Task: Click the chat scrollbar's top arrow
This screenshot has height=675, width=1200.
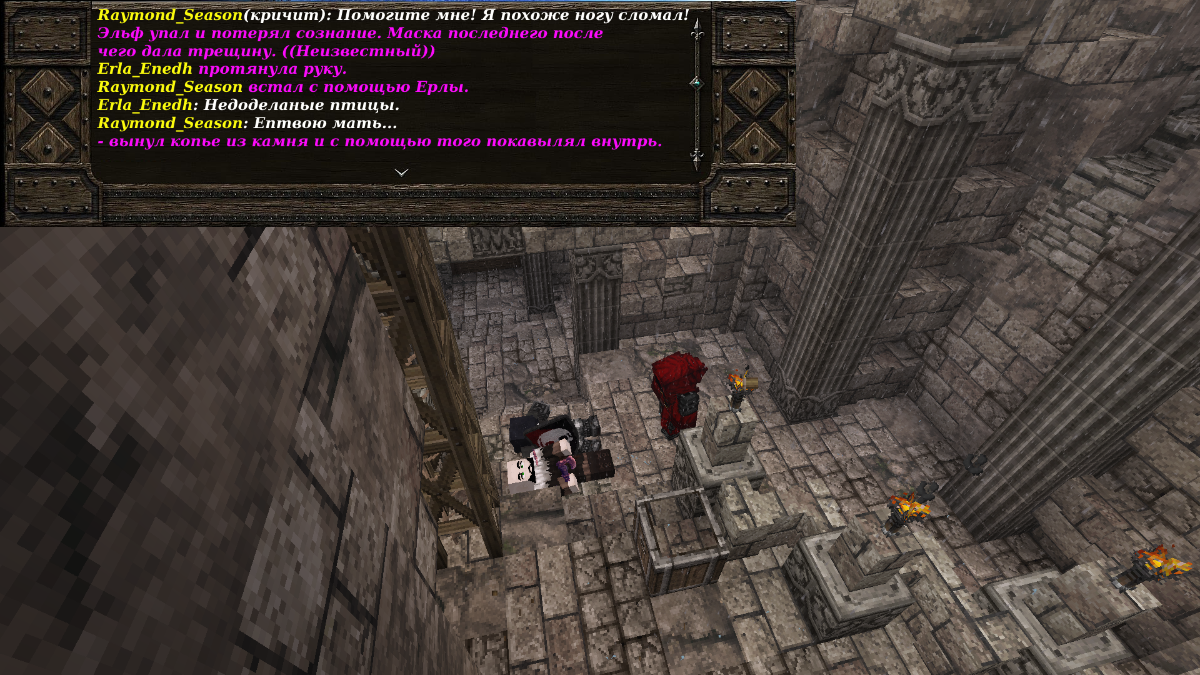Action: (697, 28)
